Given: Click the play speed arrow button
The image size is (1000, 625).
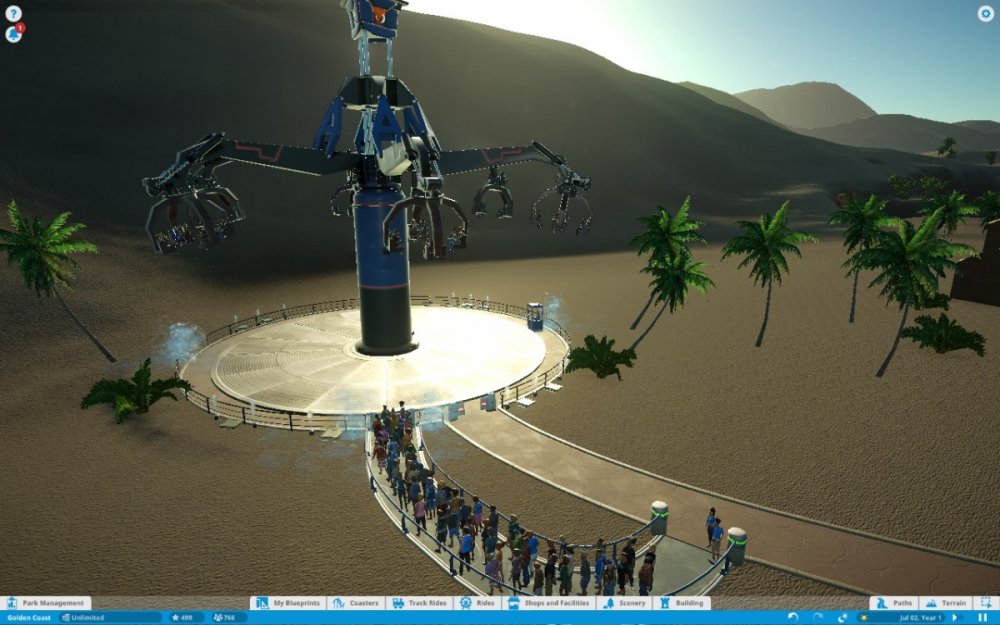Looking at the screenshot, I should coord(955,618).
